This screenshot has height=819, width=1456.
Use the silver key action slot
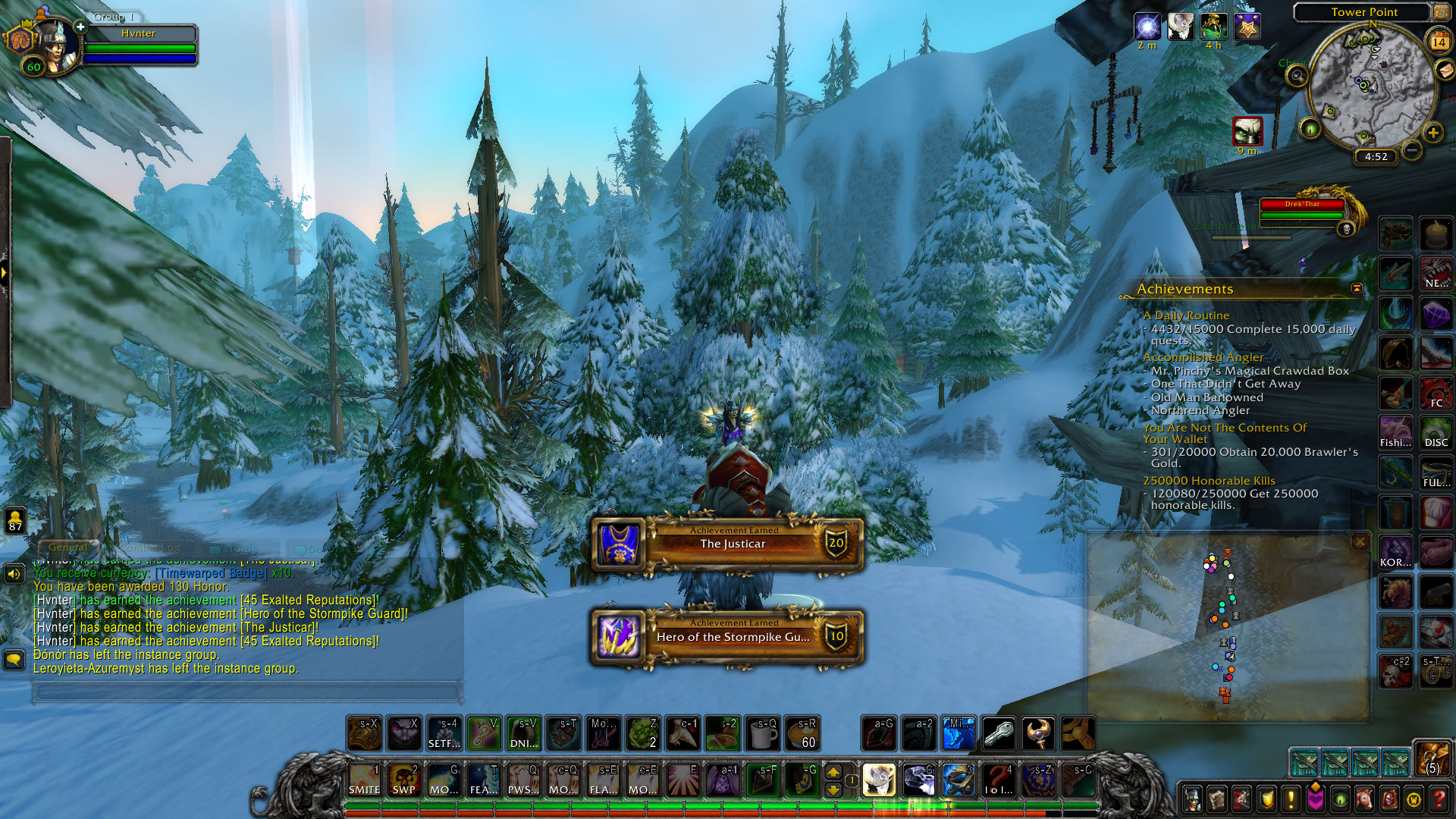click(x=998, y=733)
